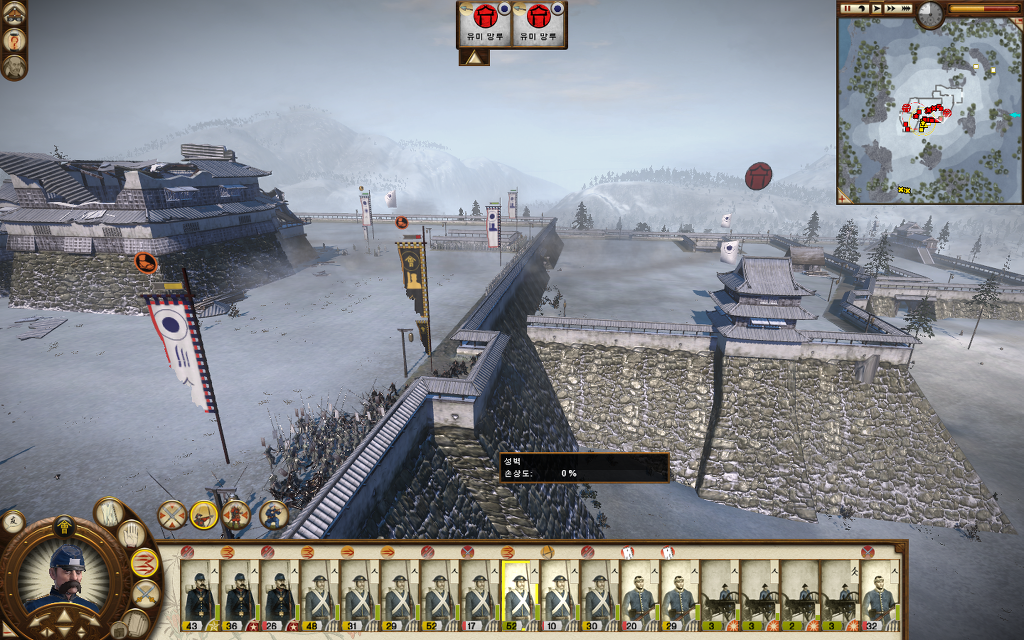
Task: Activate the halt open-hand order
Action: click(x=133, y=534)
